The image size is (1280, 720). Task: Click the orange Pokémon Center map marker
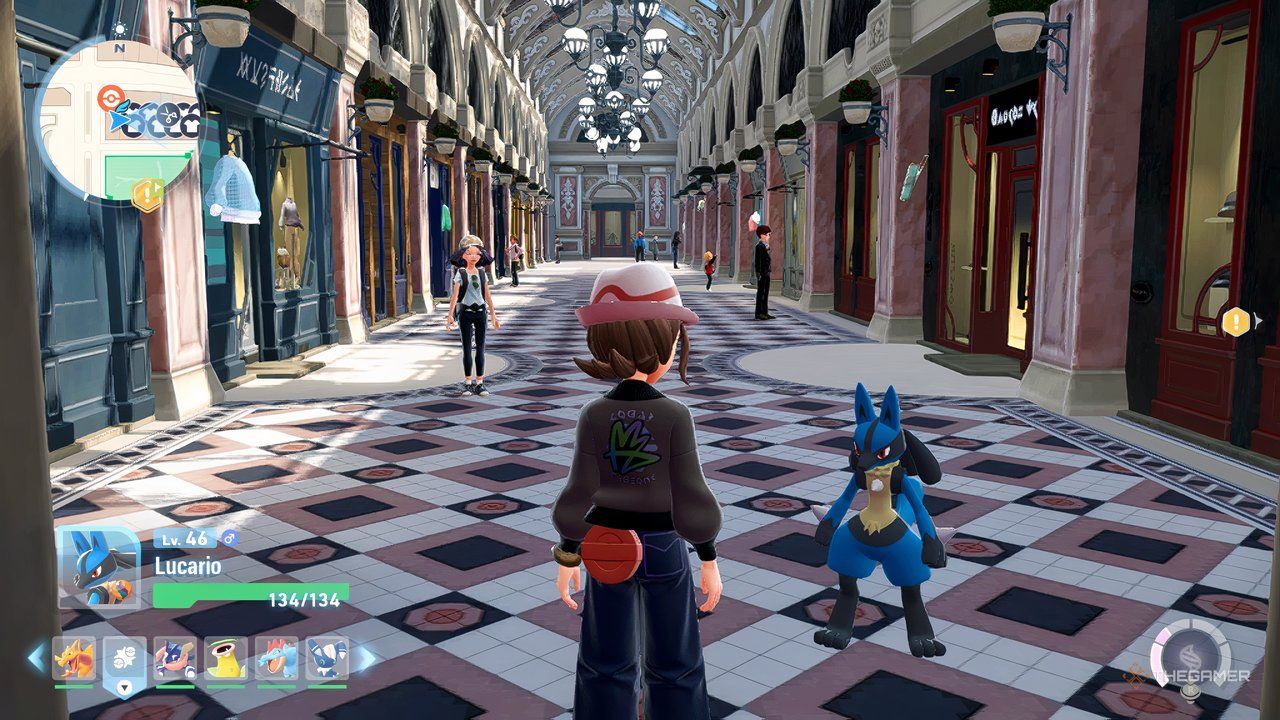(x=109, y=98)
